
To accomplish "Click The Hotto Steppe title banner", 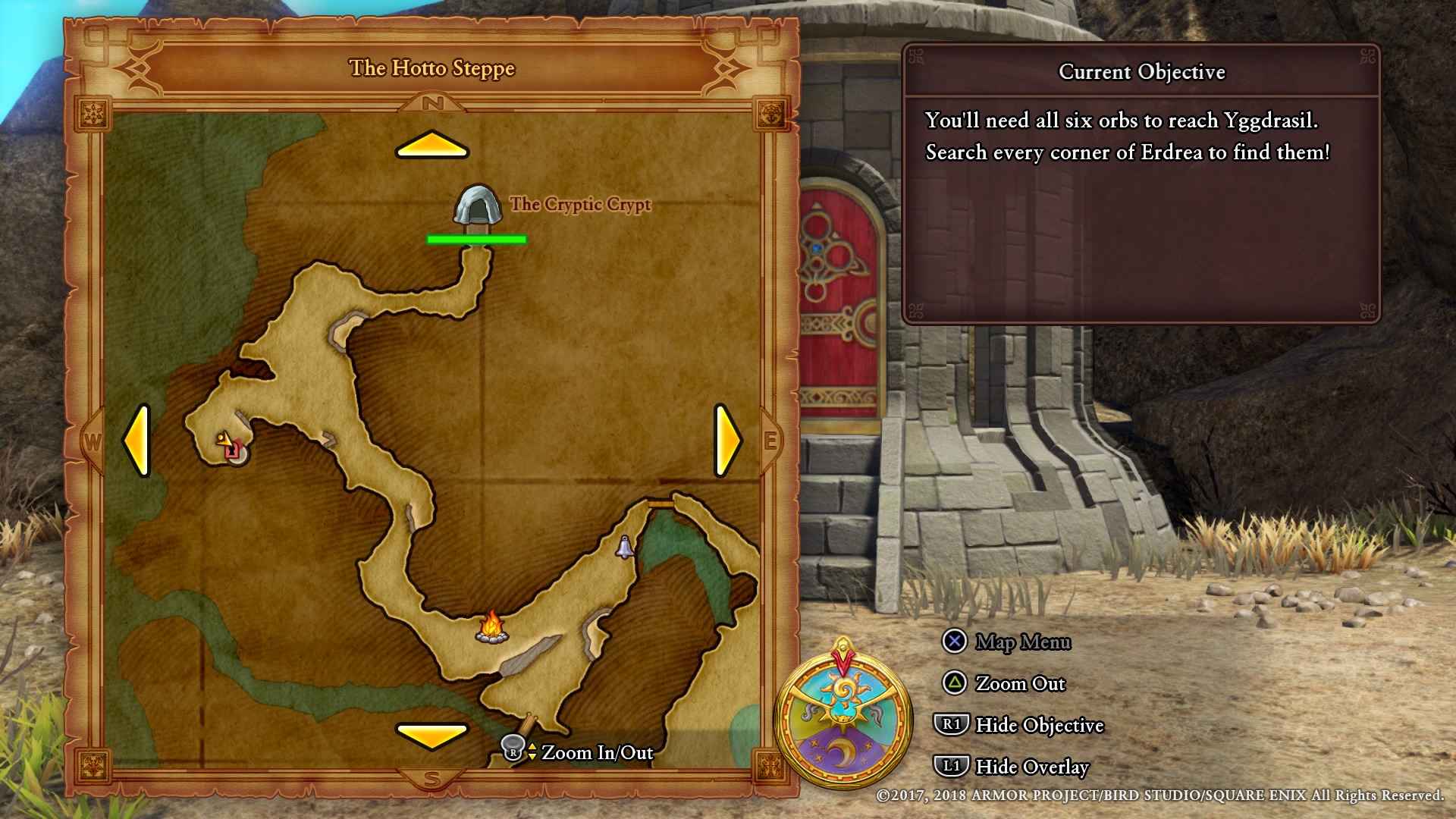I will pyautogui.click(x=432, y=68).
